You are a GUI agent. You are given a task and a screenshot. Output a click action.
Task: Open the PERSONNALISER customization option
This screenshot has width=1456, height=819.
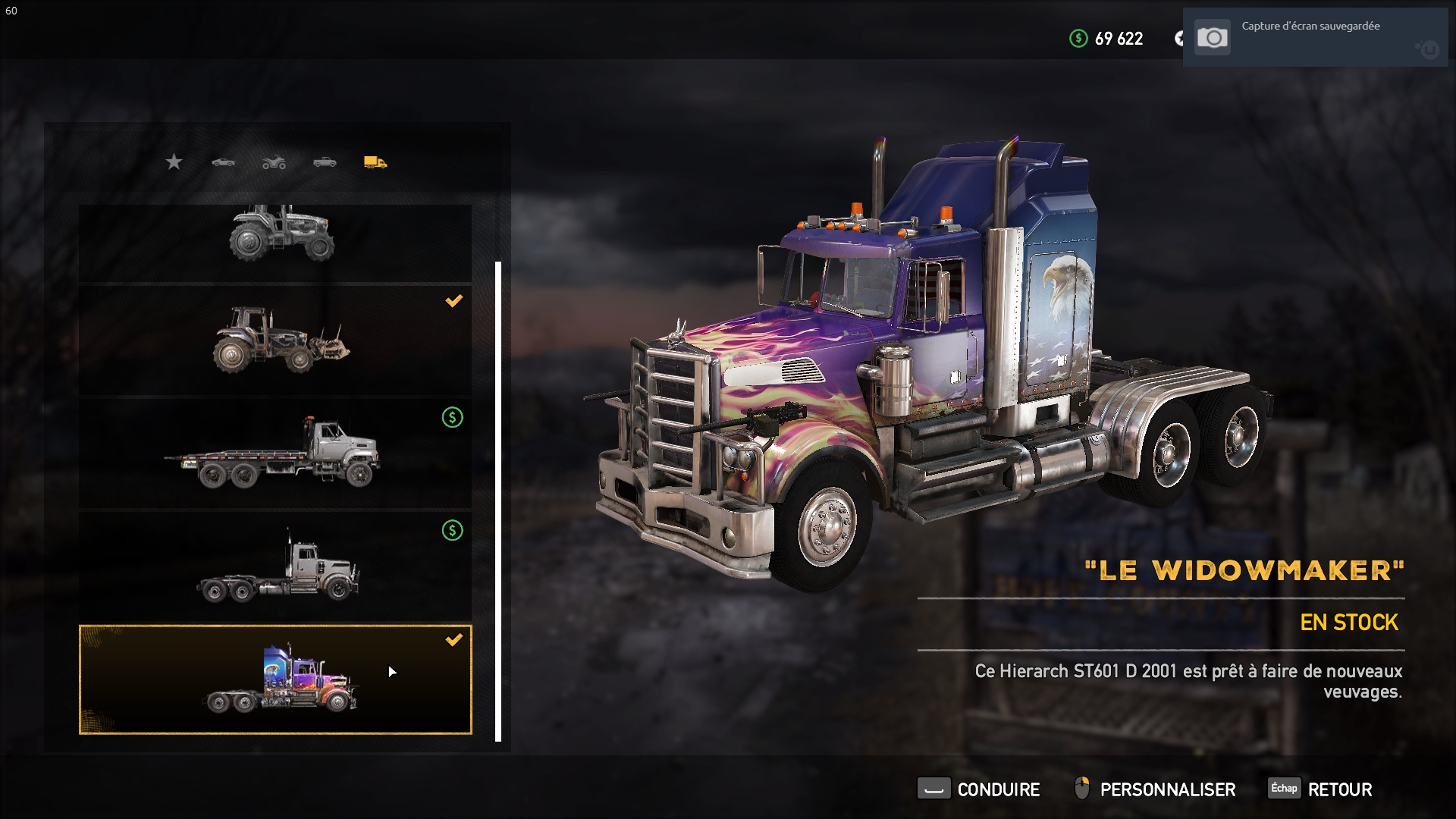tap(1155, 789)
